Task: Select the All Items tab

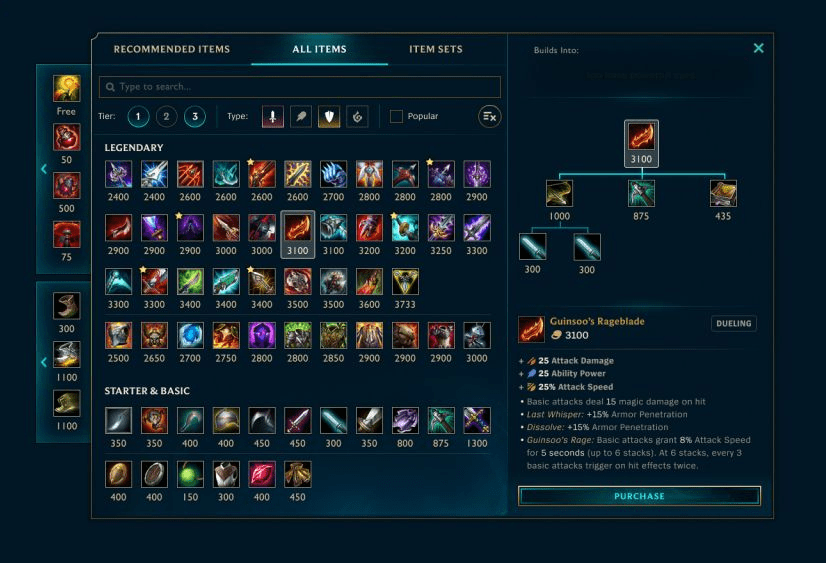Action: pyautogui.click(x=319, y=49)
